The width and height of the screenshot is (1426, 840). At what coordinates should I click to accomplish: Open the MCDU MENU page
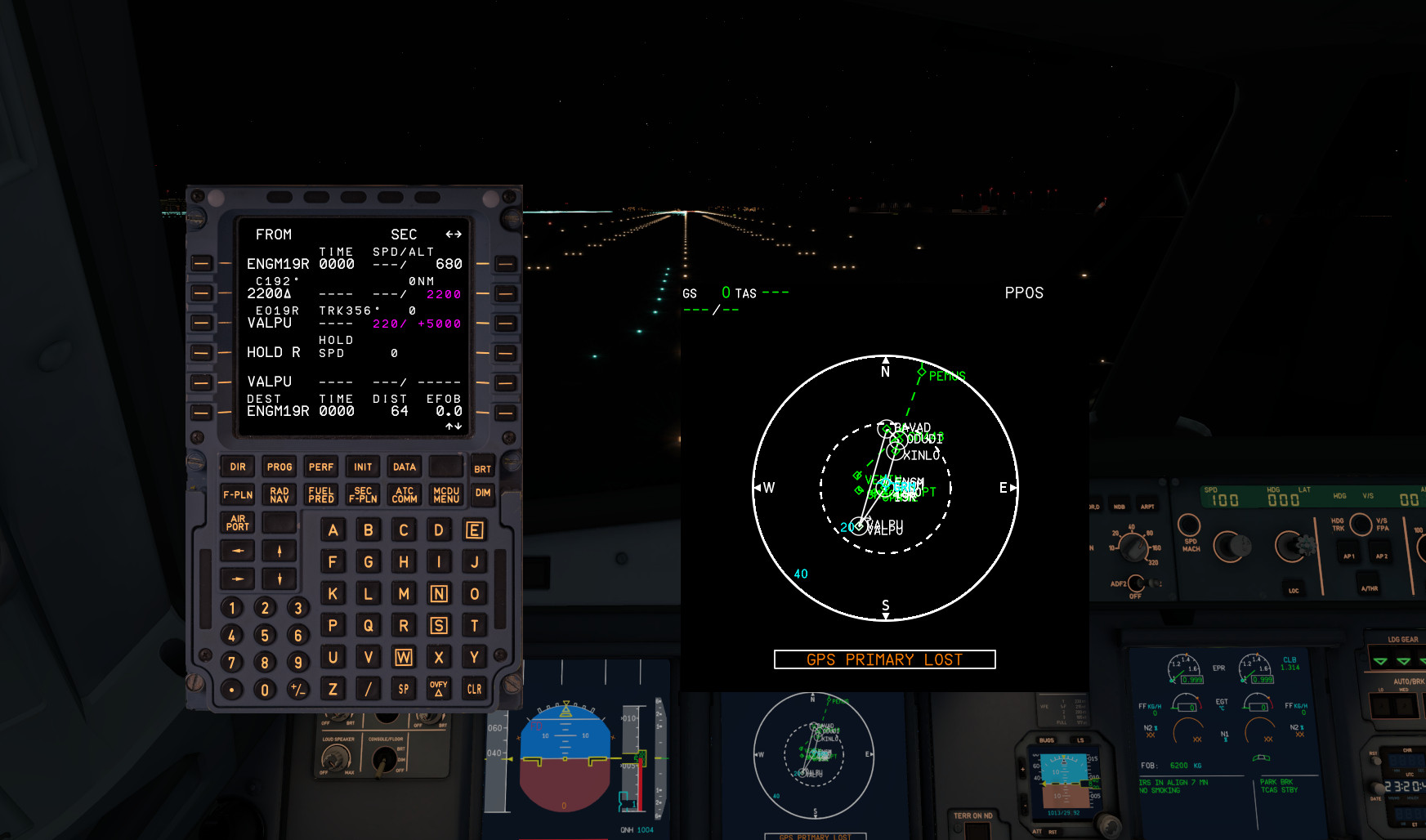pyautogui.click(x=446, y=495)
